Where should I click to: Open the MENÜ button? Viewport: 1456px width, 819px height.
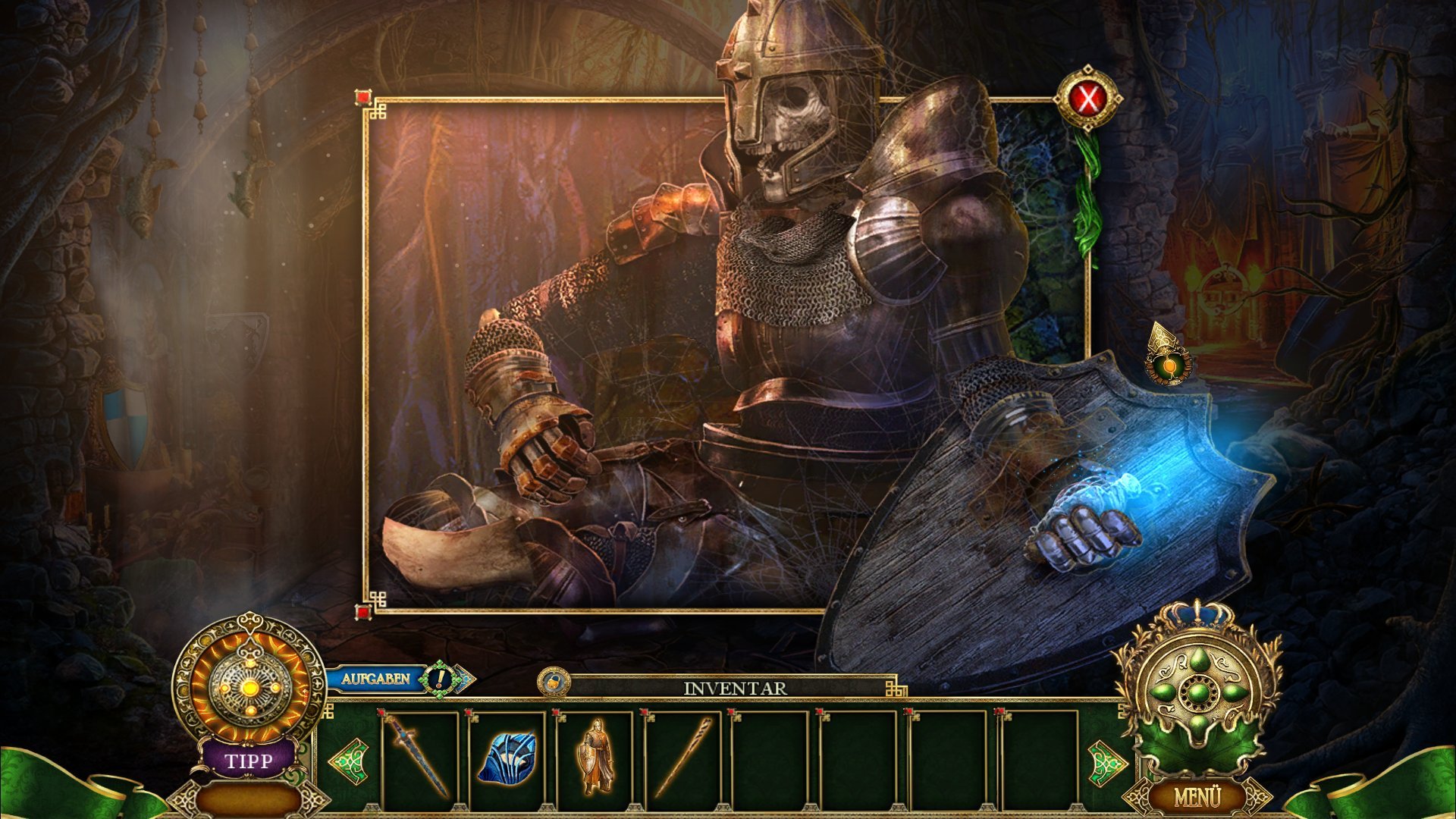click(1197, 797)
